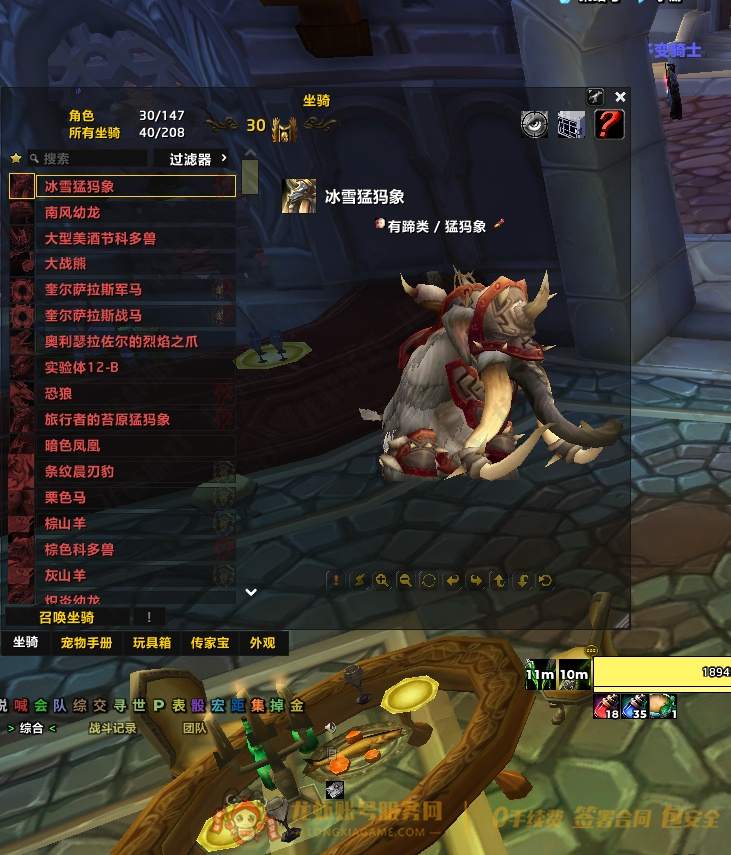Open the 战斗记录 chat tab
Screen dimensions: 731x855
[x=112, y=729]
